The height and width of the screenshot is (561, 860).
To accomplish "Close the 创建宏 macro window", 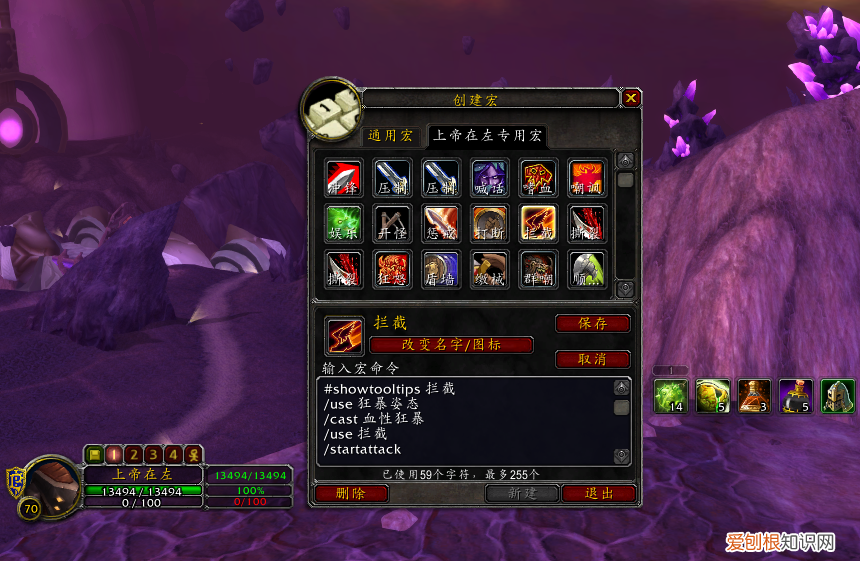I will click(x=631, y=98).
